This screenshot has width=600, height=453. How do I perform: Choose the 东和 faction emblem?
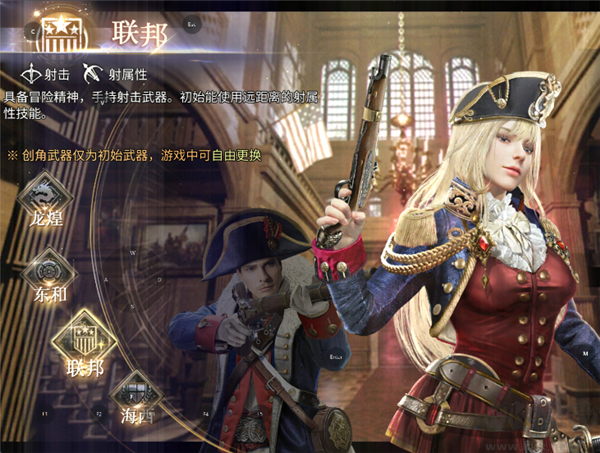click(x=46, y=272)
